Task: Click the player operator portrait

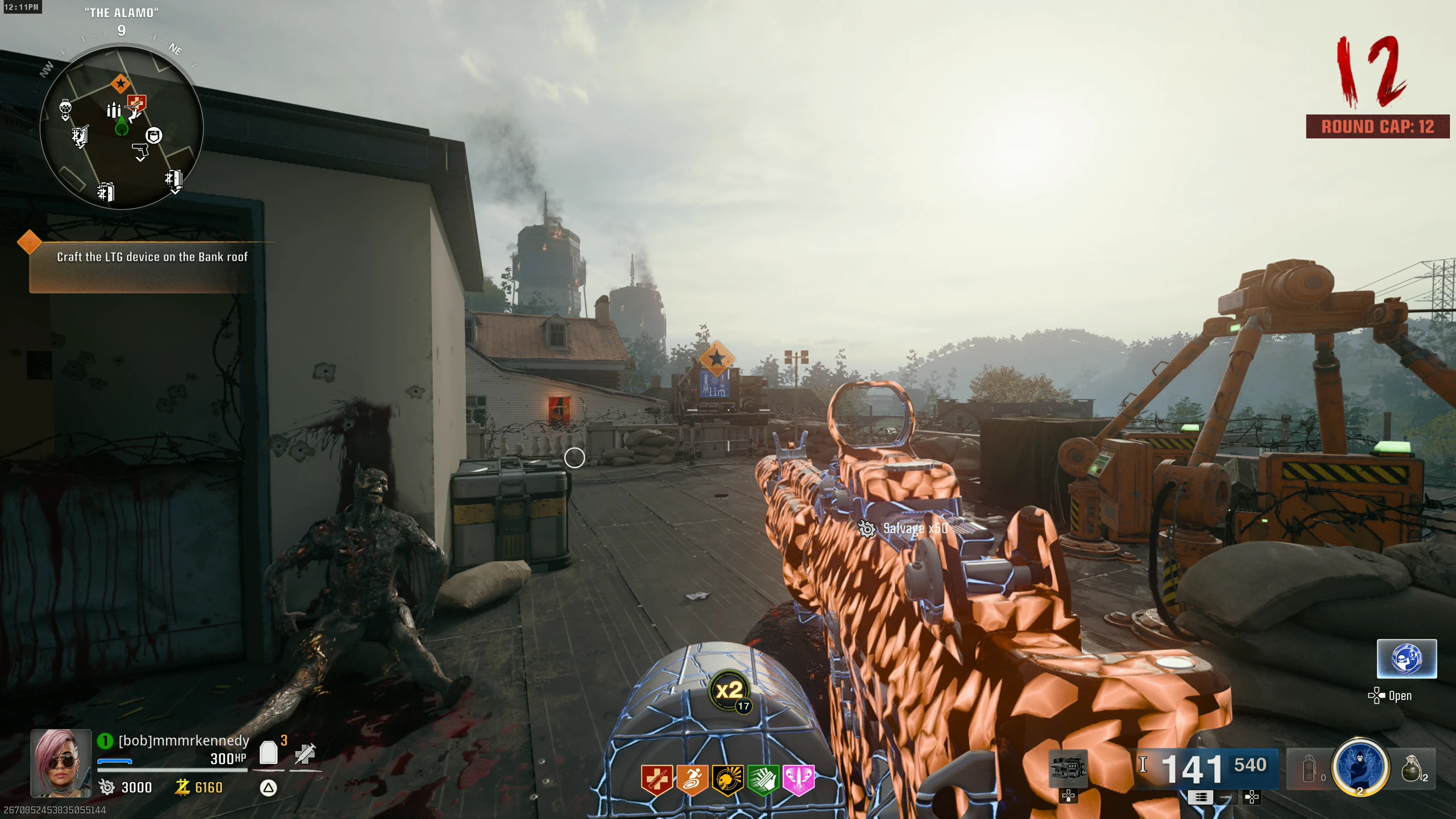Action: coord(61,763)
